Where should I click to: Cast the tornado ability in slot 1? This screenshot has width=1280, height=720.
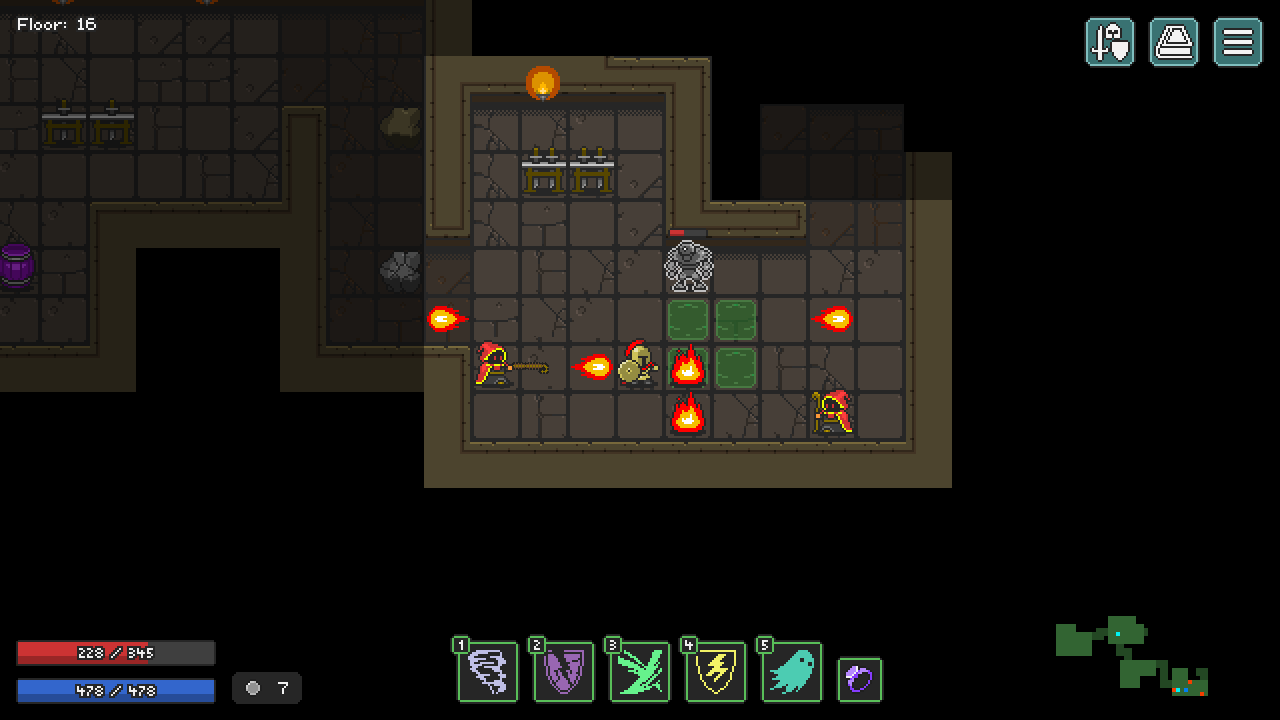[487, 671]
